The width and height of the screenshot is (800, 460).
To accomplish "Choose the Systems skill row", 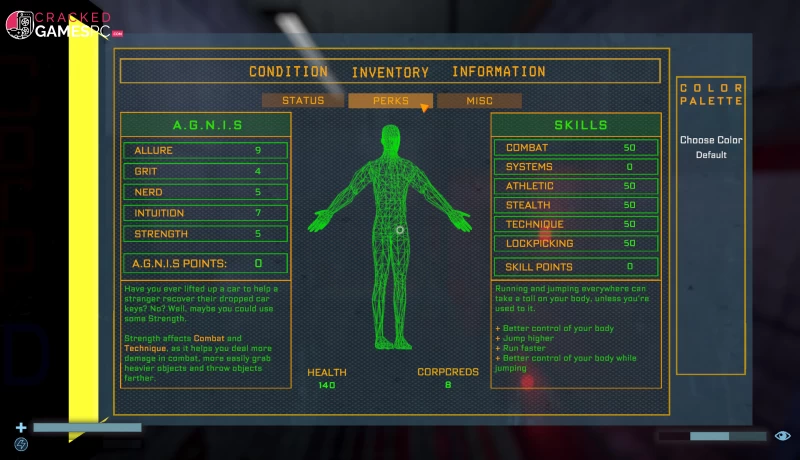I will pyautogui.click(x=575, y=167).
